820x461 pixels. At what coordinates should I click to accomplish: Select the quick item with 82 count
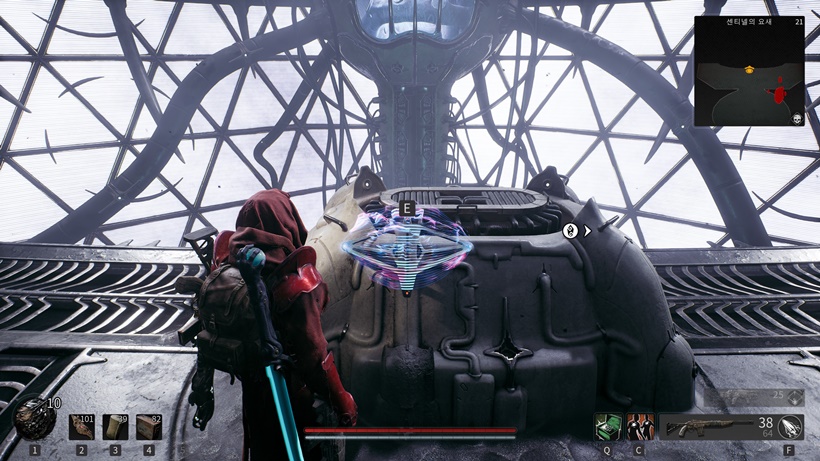149,427
